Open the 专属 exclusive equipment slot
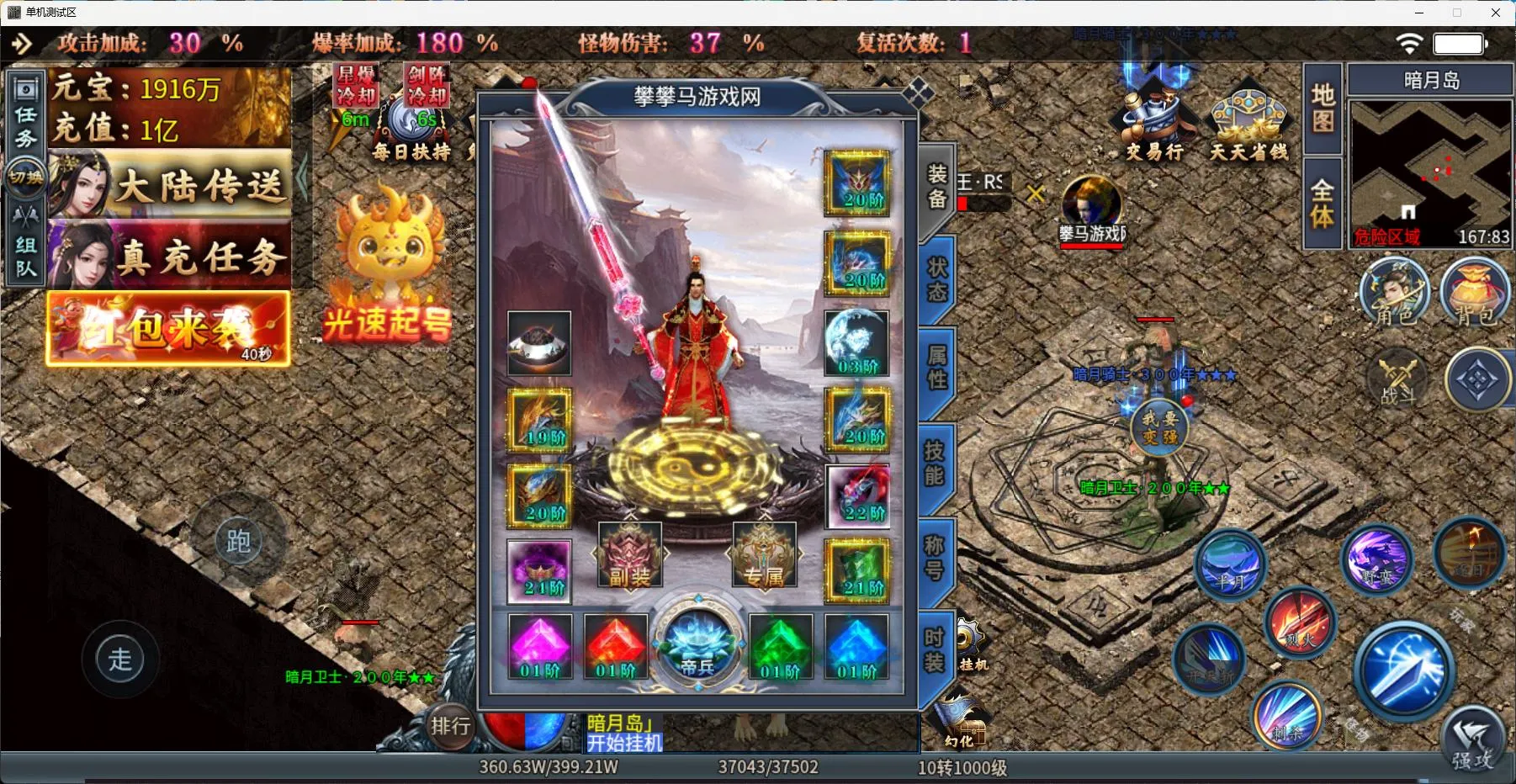 tap(764, 555)
